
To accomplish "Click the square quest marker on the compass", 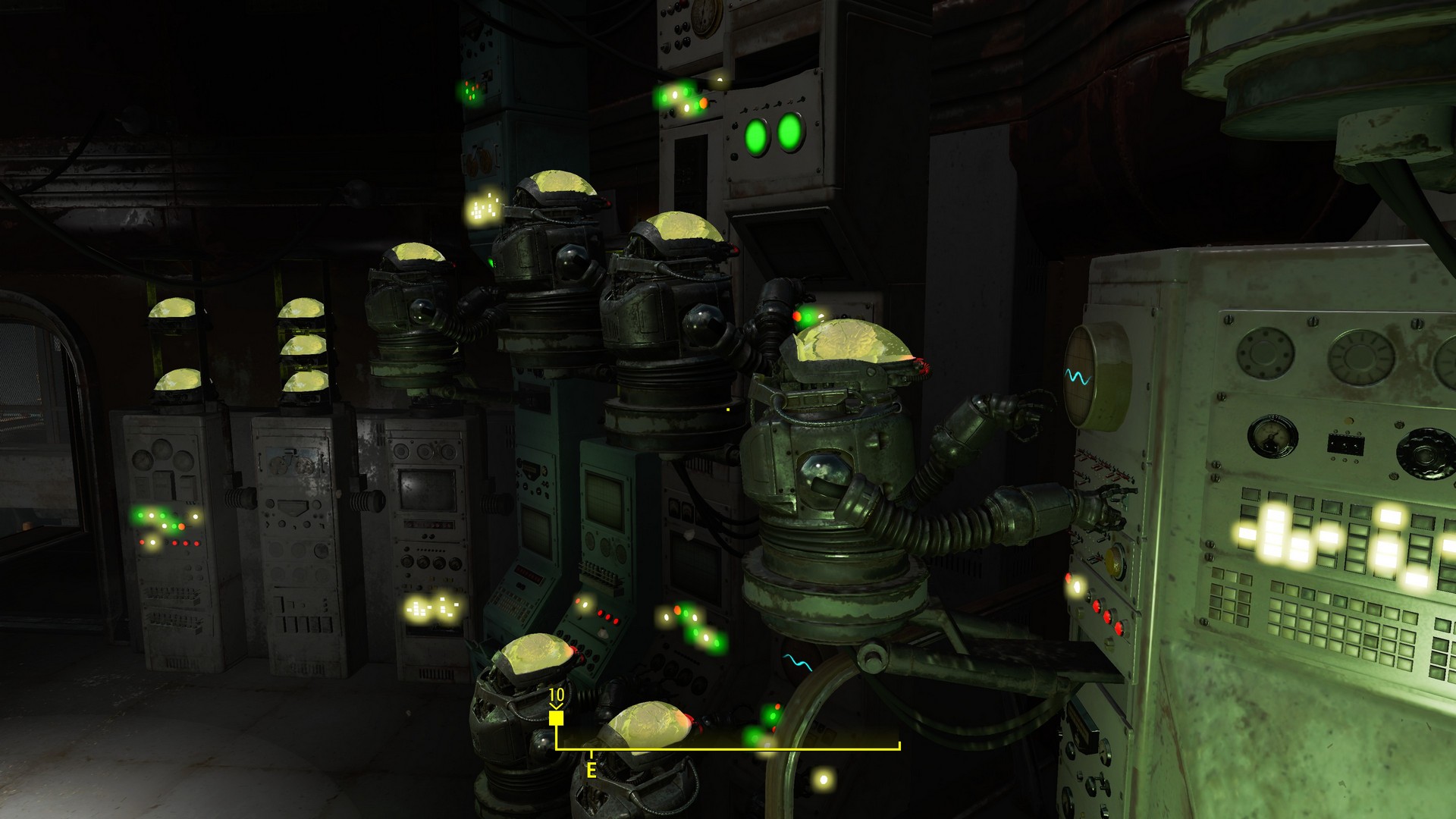I will point(556,718).
